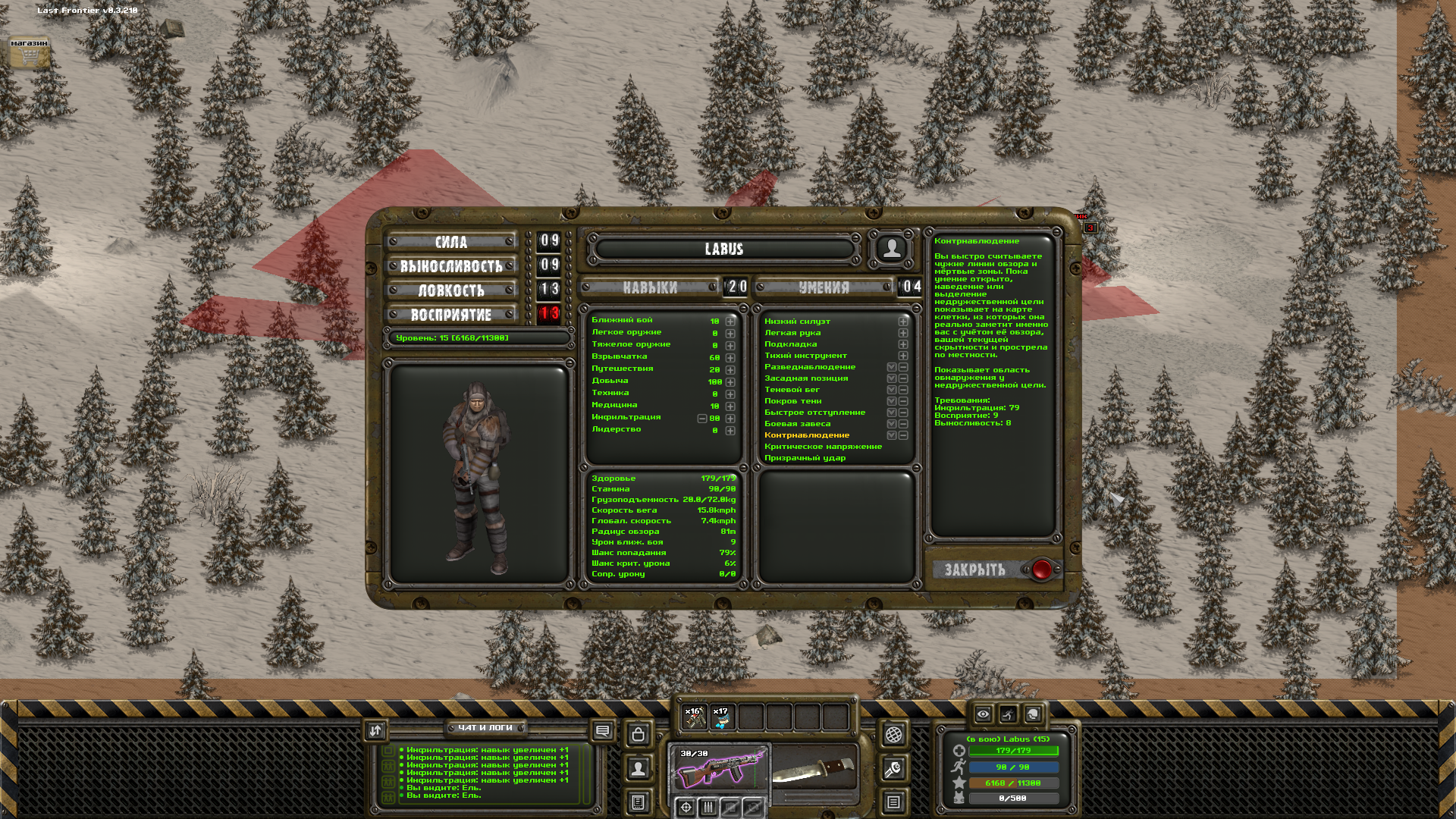Remove the Разведнаблюдение perk with minus
This screenshot has height=819, width=1456.
[903, 367]
